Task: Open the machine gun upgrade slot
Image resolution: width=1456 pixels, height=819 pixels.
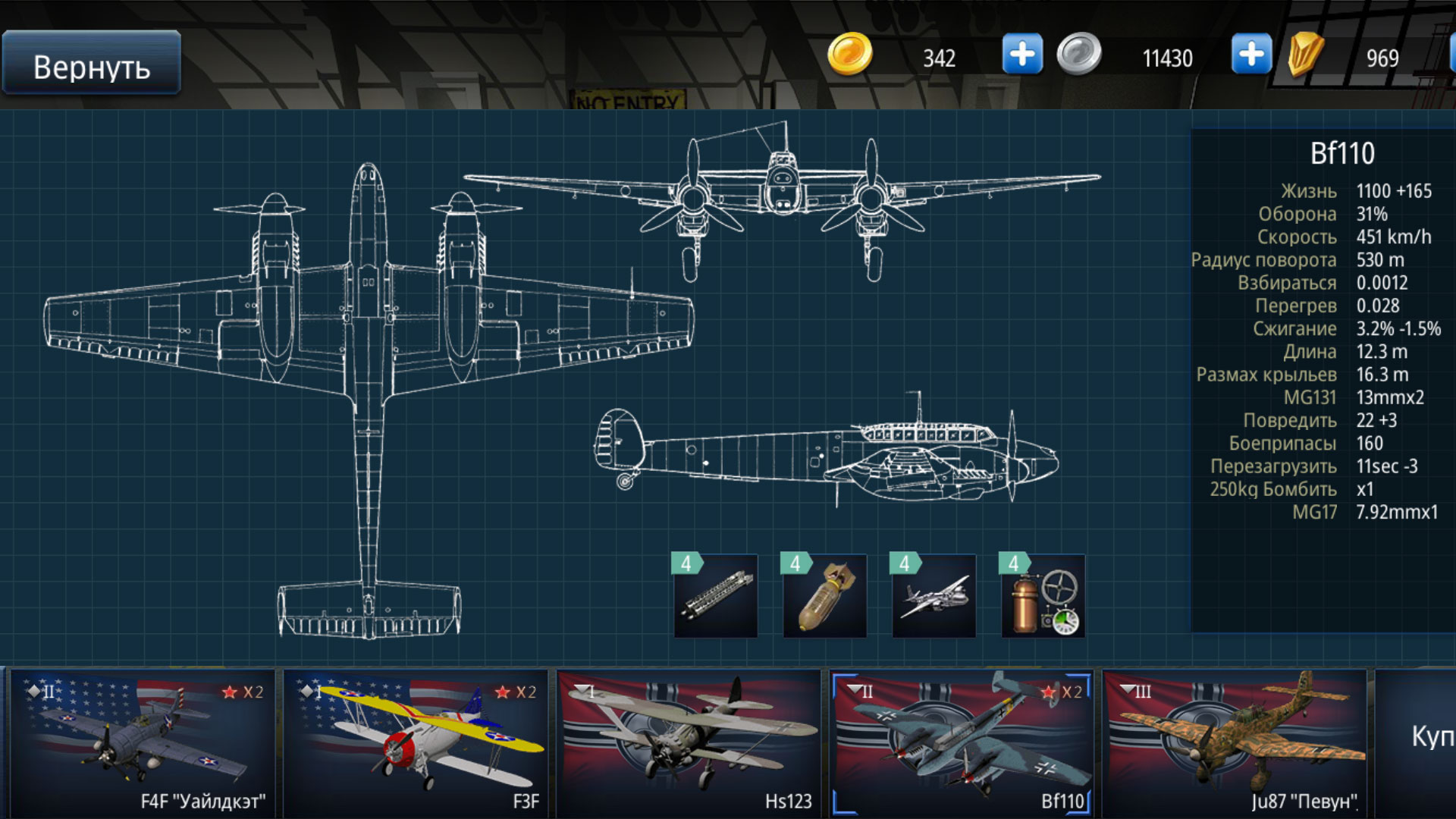Action: tap(715, 596)
